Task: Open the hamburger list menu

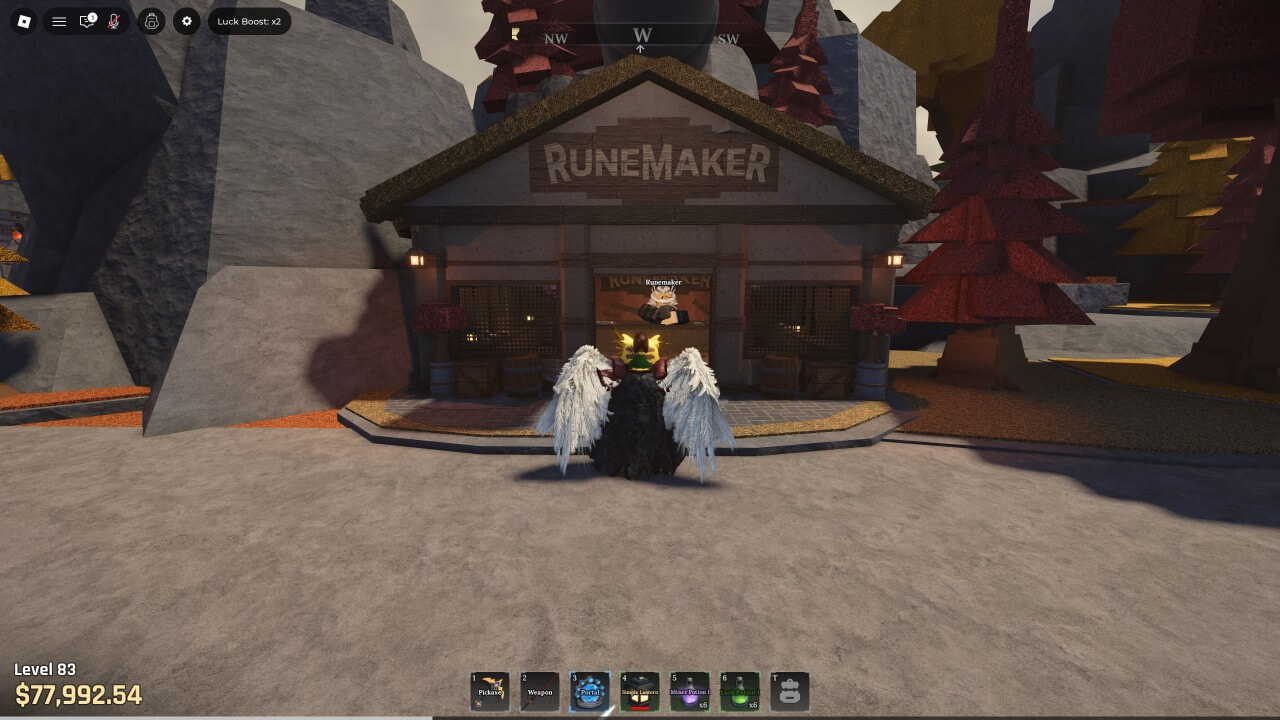Action: click(x=60, y=21)
